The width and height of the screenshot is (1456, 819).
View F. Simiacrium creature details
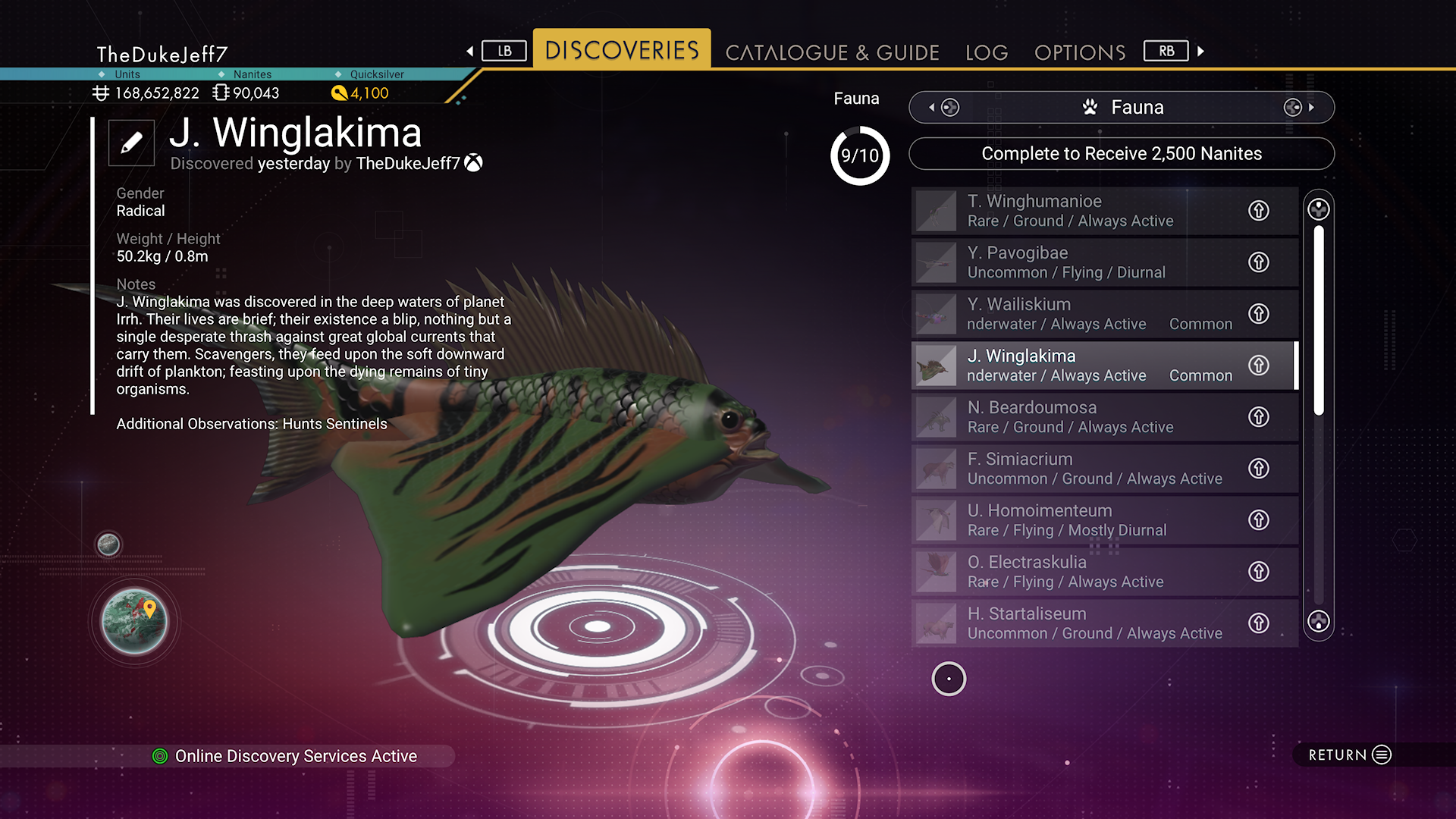pyautogui.click(x=1092, y=469)
